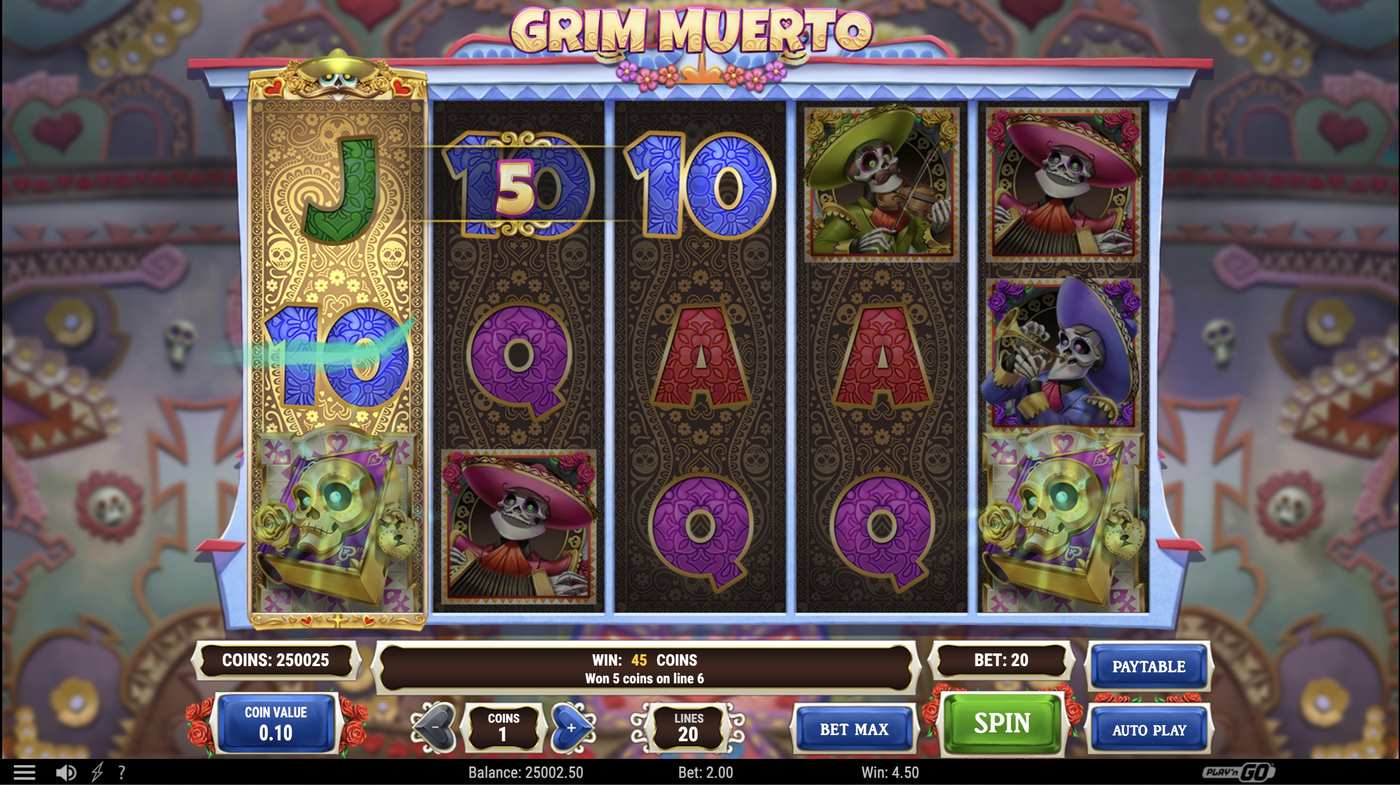Increase coins with the blue heart plus
1400x785 pixels.
click(x=572, y=727)
